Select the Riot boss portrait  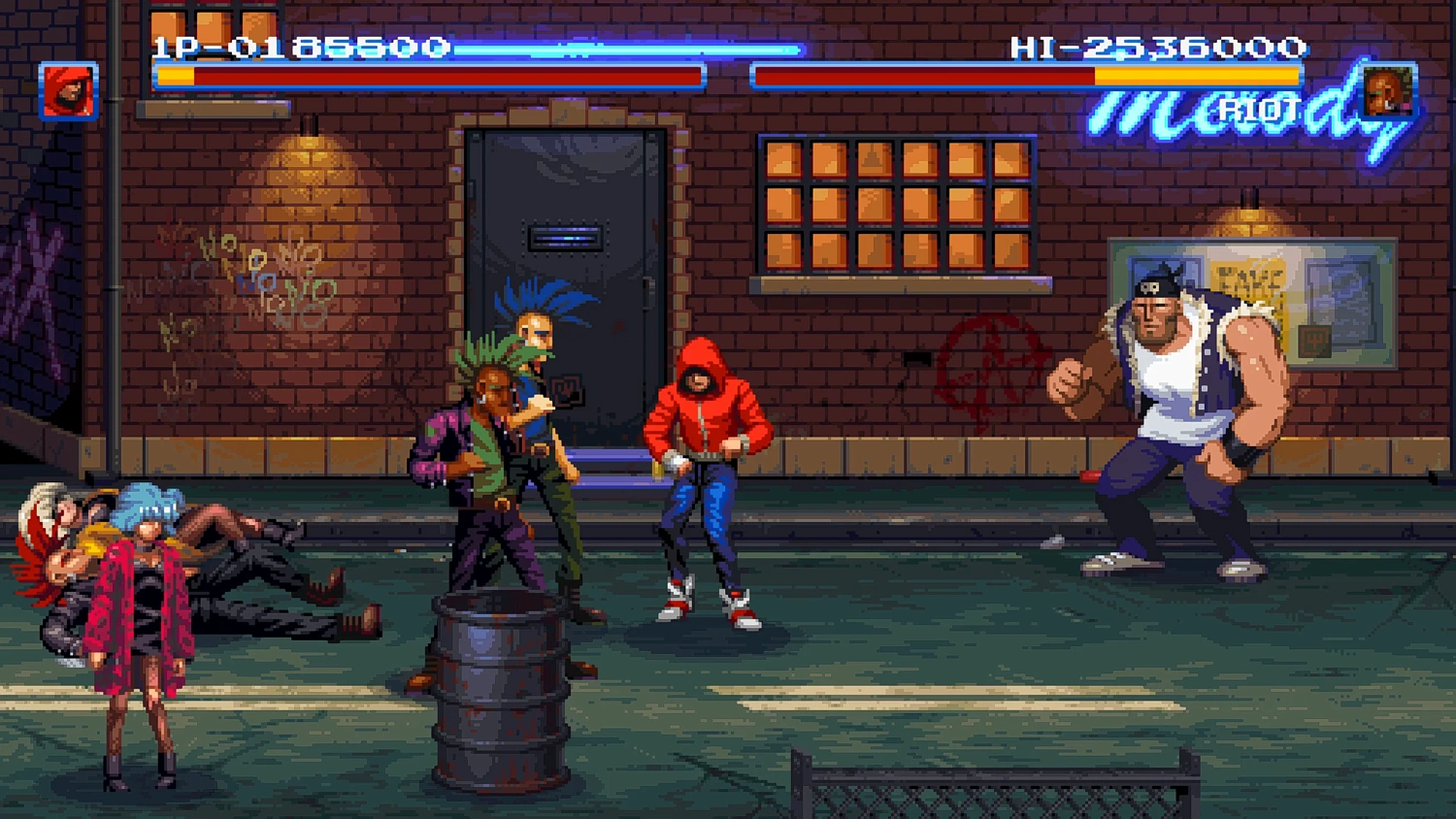[1388, 93]
